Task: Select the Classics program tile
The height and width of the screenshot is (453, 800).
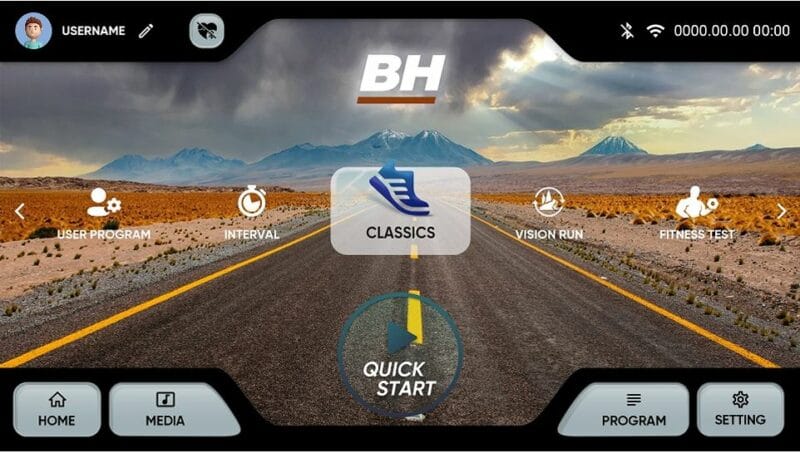Action: (400, 210)
